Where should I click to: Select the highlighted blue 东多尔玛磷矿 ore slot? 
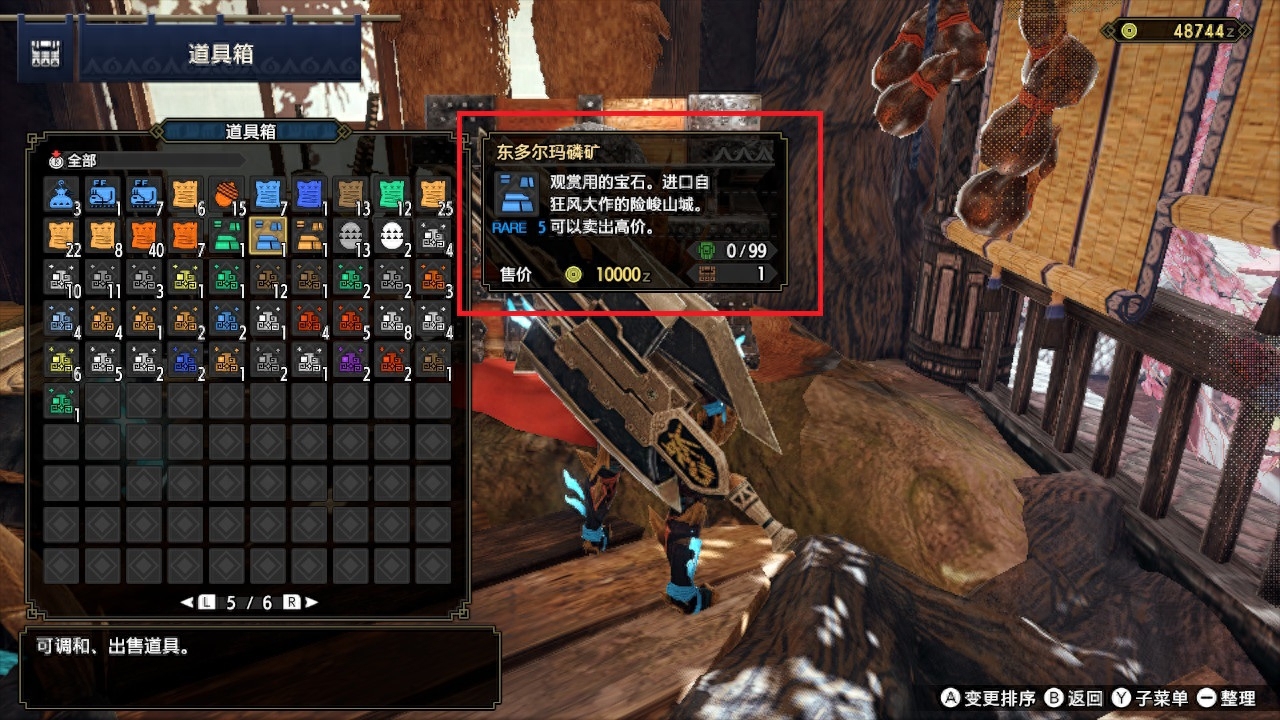(x=268, y=235)
